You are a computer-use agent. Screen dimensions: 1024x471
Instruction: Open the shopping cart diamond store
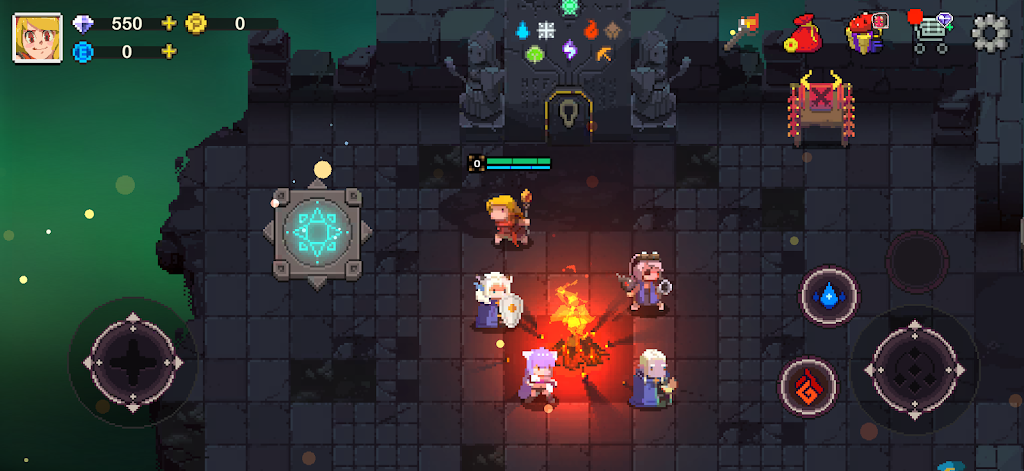(x=931, y=33)
